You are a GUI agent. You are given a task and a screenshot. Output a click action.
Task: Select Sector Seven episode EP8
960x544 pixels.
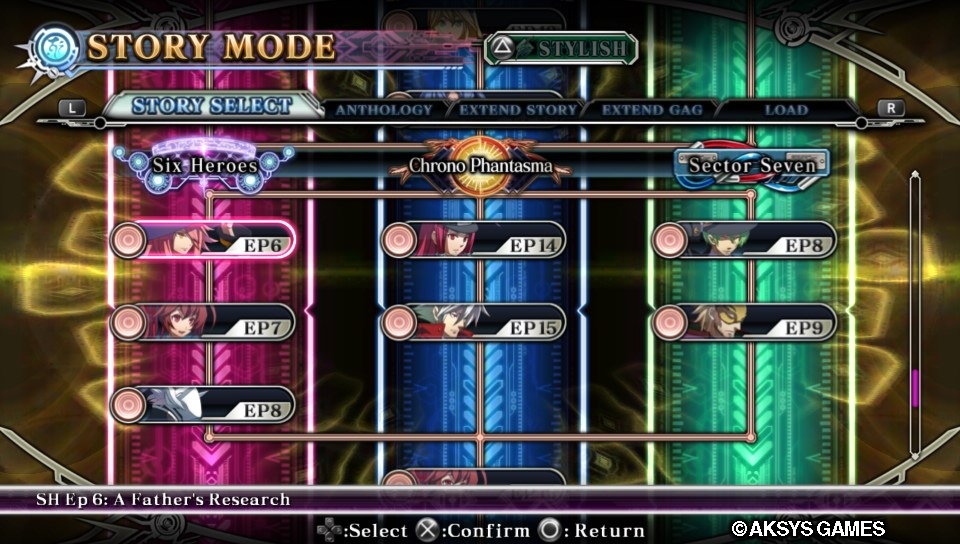tap(745, 241)
